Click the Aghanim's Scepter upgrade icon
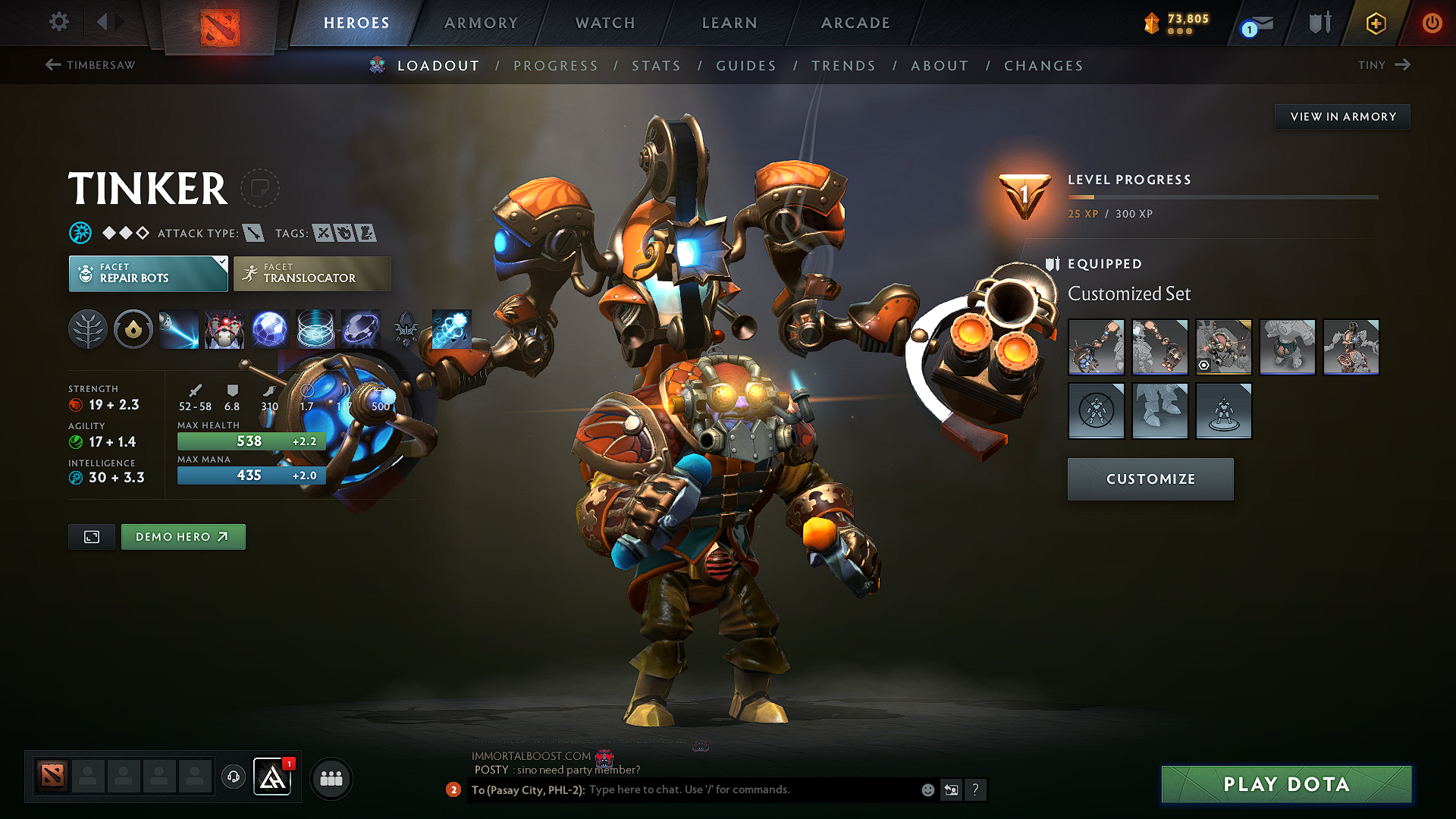Viewport: 1456px width, 819px height. (x=406, y=329)
